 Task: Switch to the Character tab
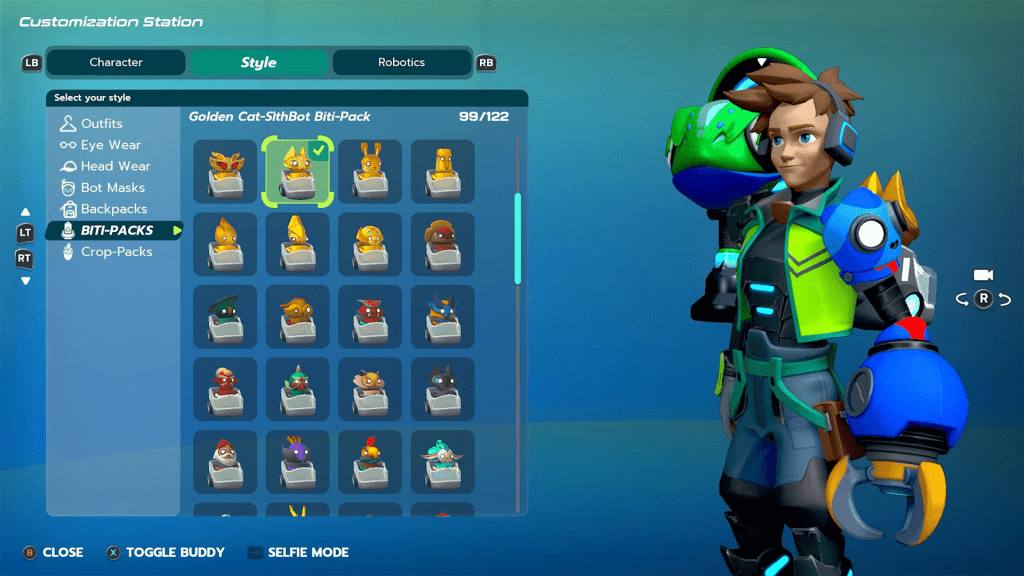pyautogui.click(x=116, y=62)
